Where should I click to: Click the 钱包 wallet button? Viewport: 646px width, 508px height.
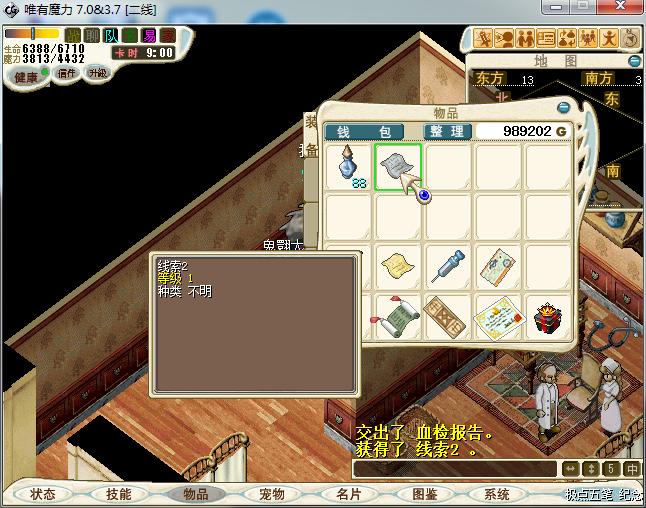point(364,132)
